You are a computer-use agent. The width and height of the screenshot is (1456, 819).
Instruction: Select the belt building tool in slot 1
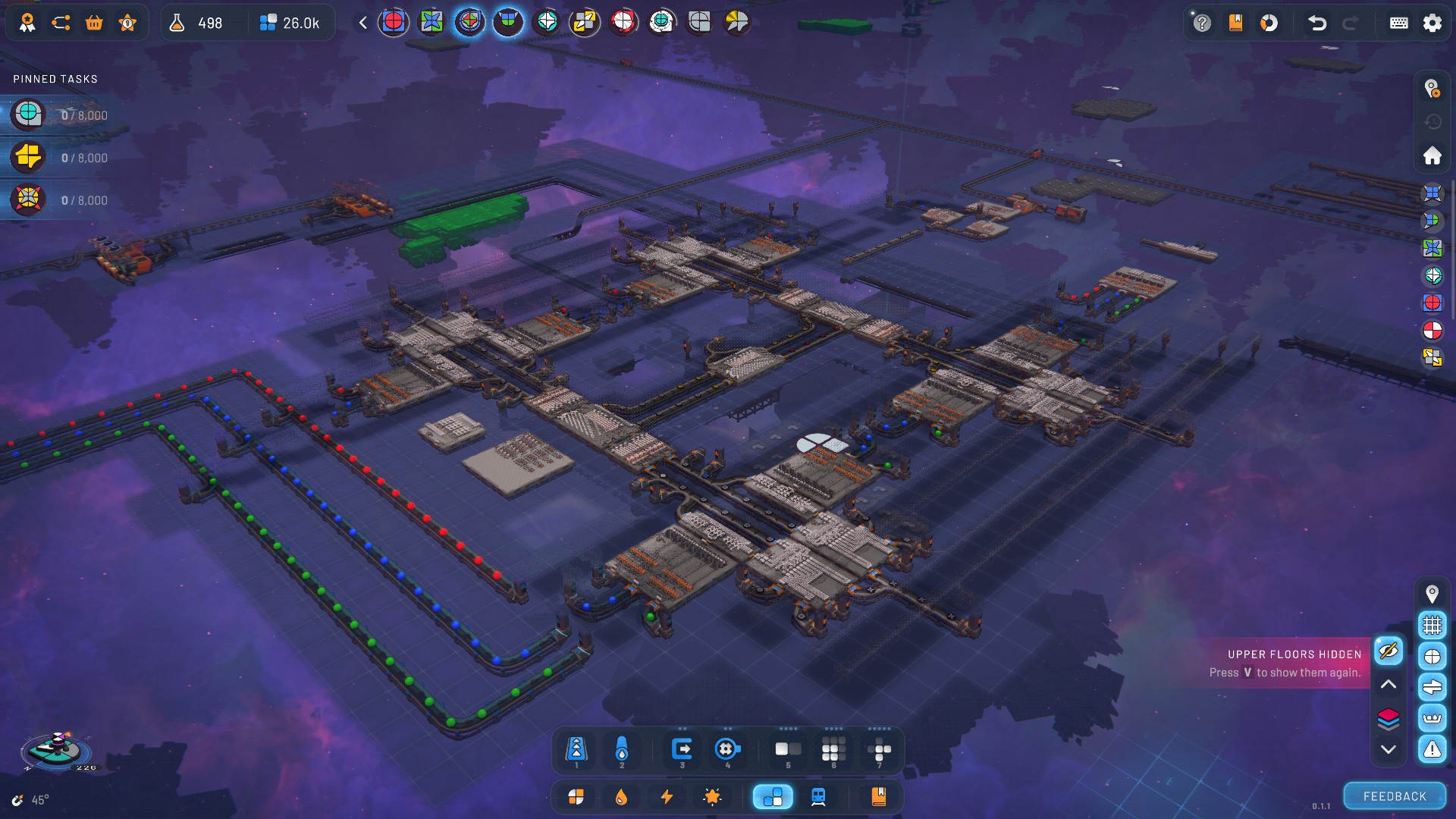pos(576,750)
